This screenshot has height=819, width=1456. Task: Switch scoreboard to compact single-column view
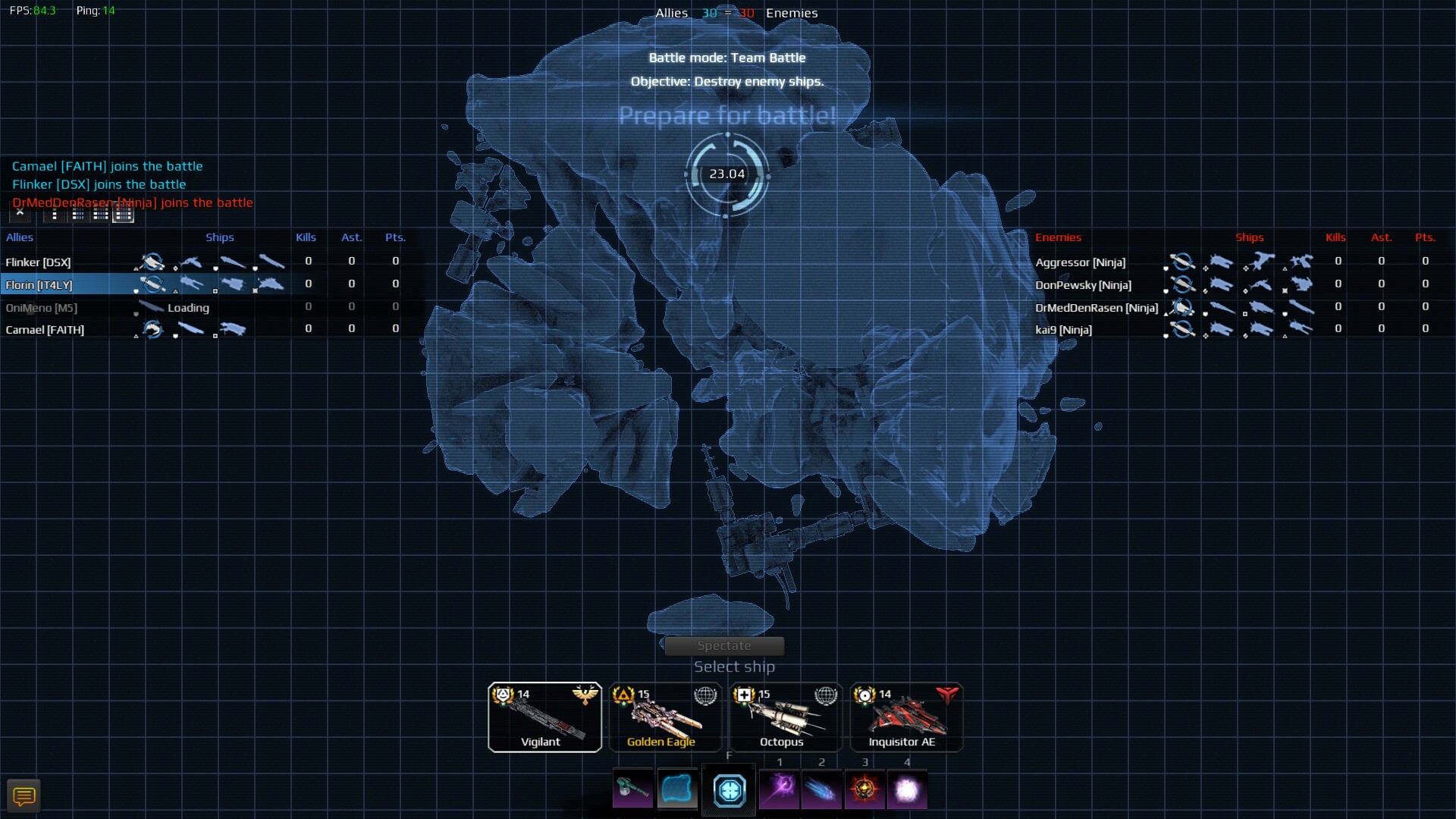pyautogui.click(x=53, y=215)
